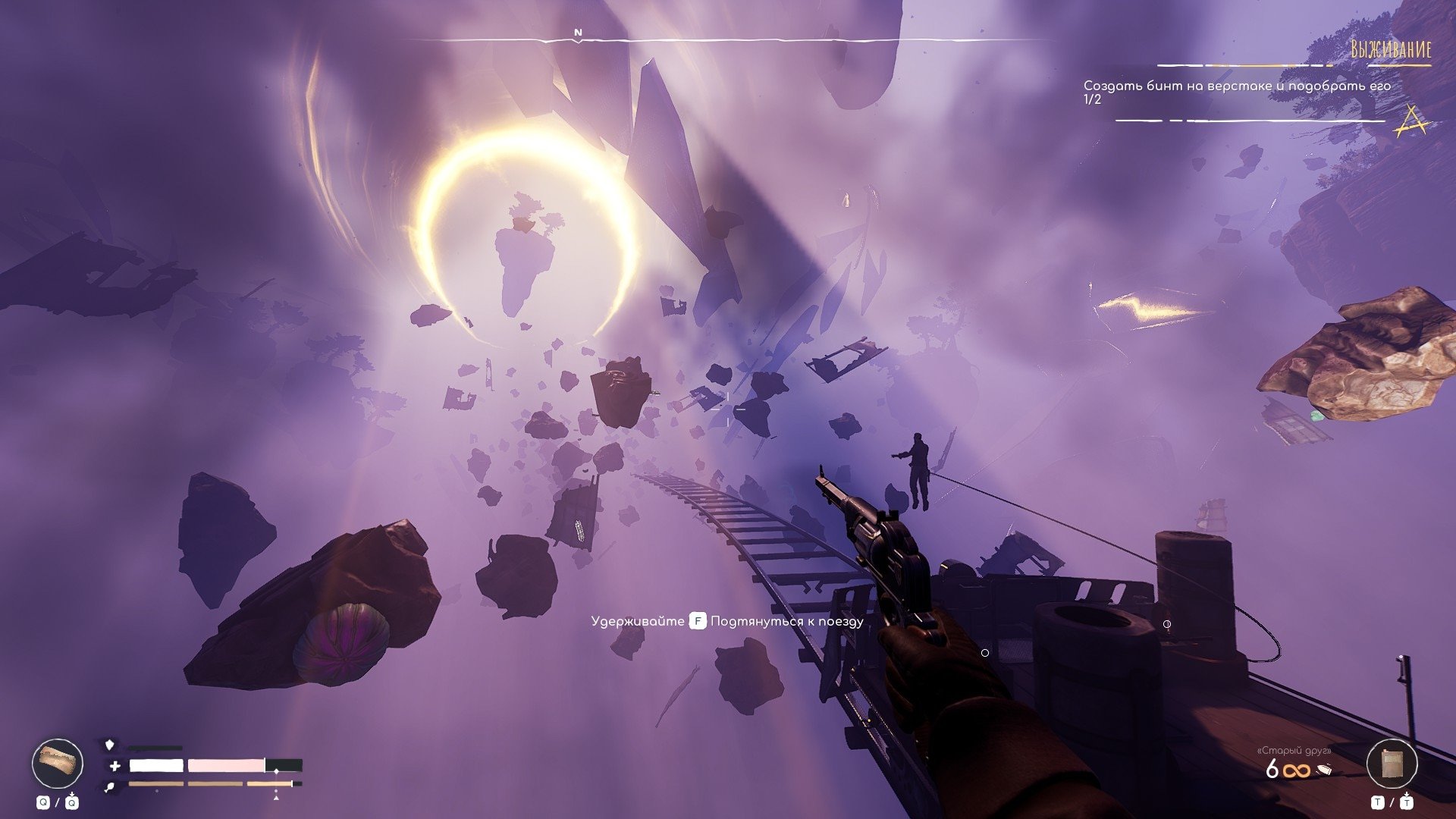Screen dimensions: 1456x819
Task: Click the north marker on the compass
Action: pyautogui.click(x=578, y=33)
